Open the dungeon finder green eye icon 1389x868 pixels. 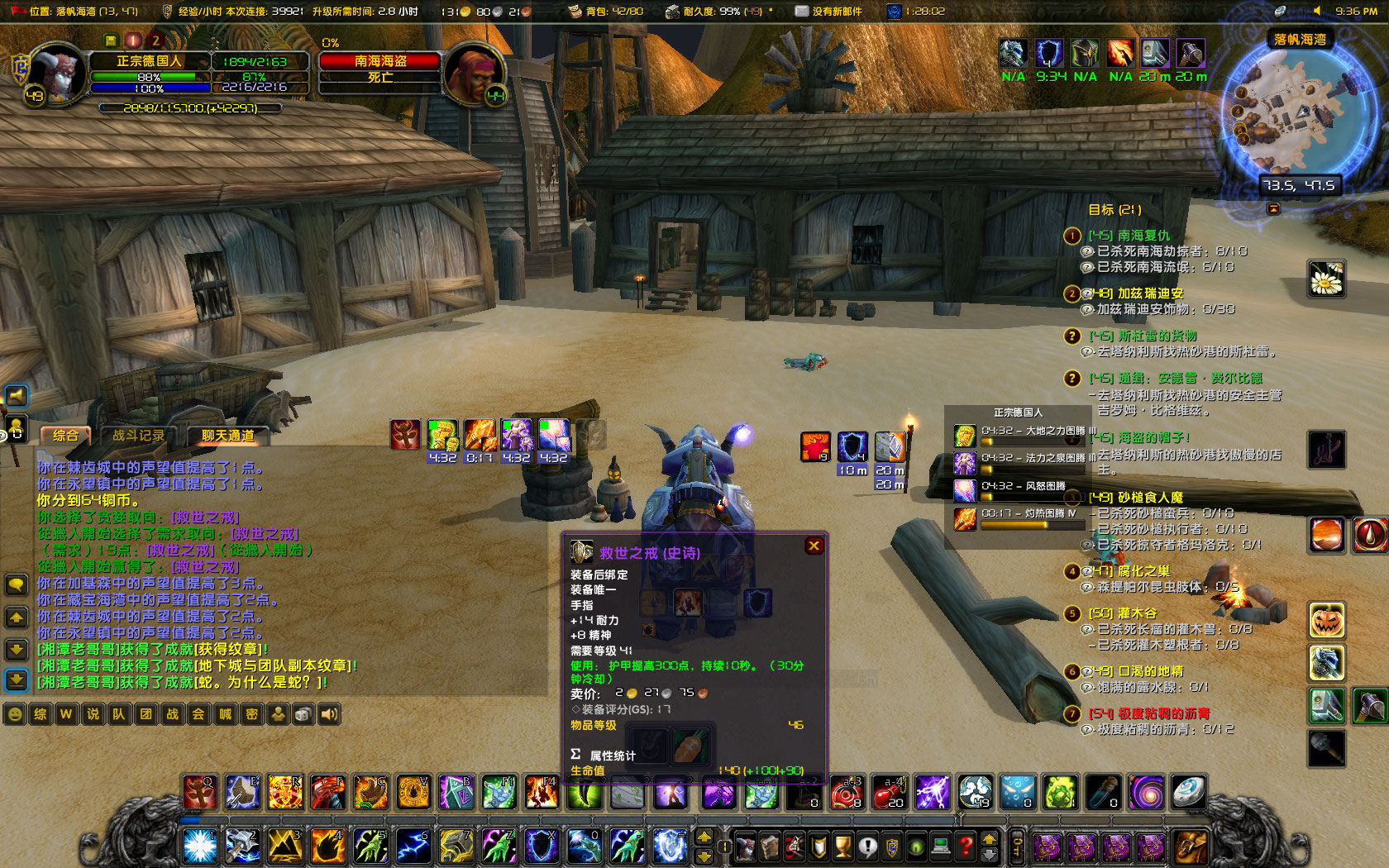point(916,847)
